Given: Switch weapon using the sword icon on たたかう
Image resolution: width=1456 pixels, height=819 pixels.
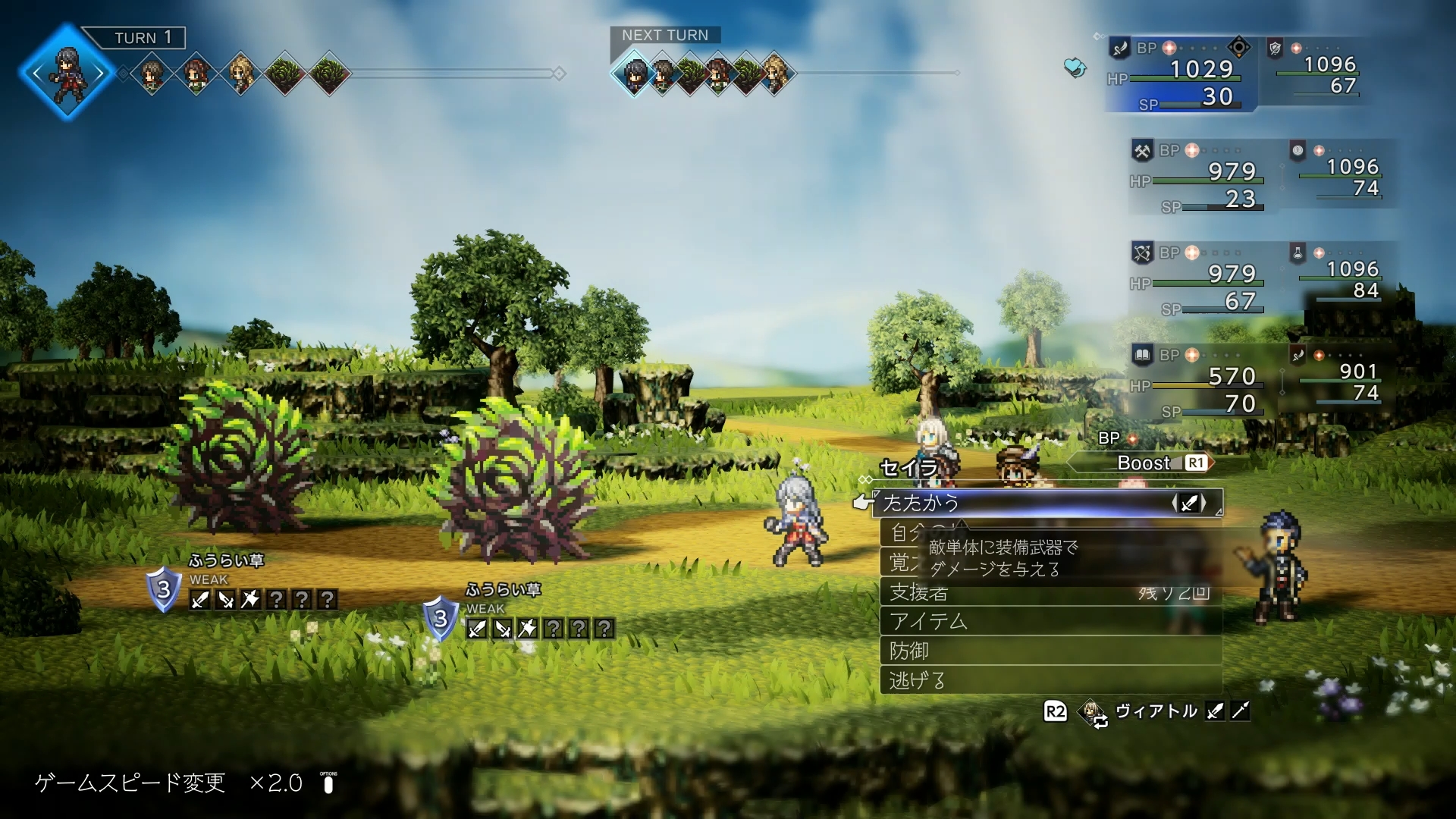Looking at the screenshot, I should pos(1189,503).
